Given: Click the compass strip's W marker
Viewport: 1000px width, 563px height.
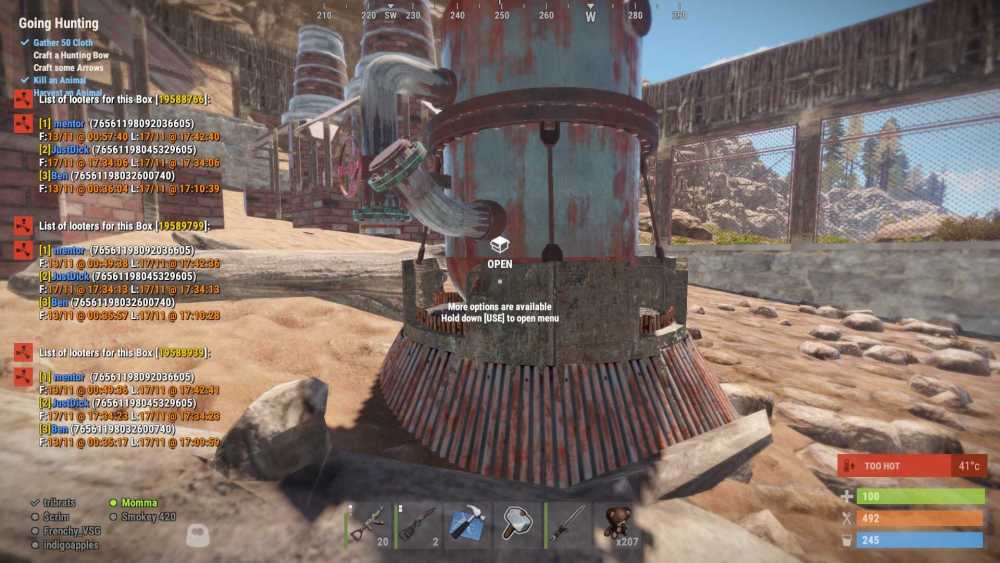Looking at the screenshot, I should point(590,16).
